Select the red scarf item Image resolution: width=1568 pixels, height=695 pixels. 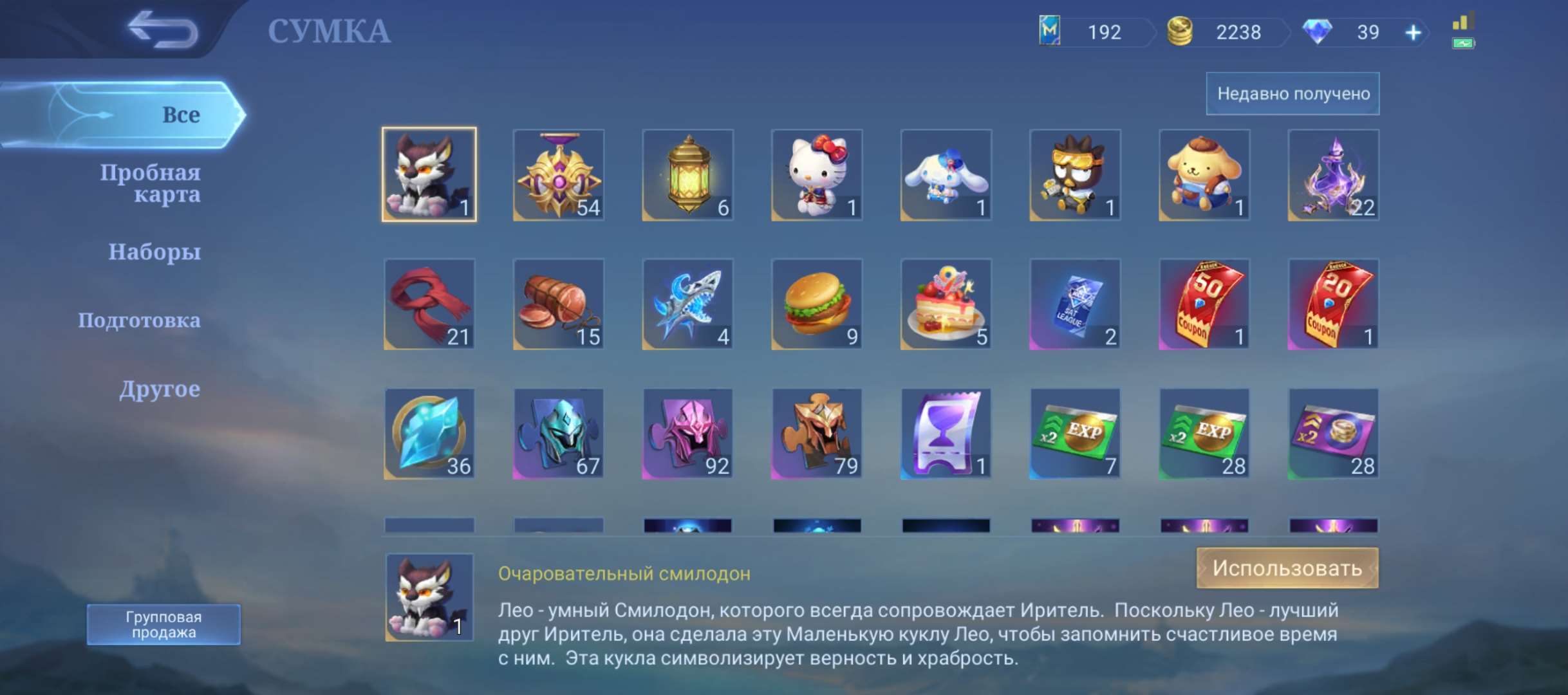point(429,304)
